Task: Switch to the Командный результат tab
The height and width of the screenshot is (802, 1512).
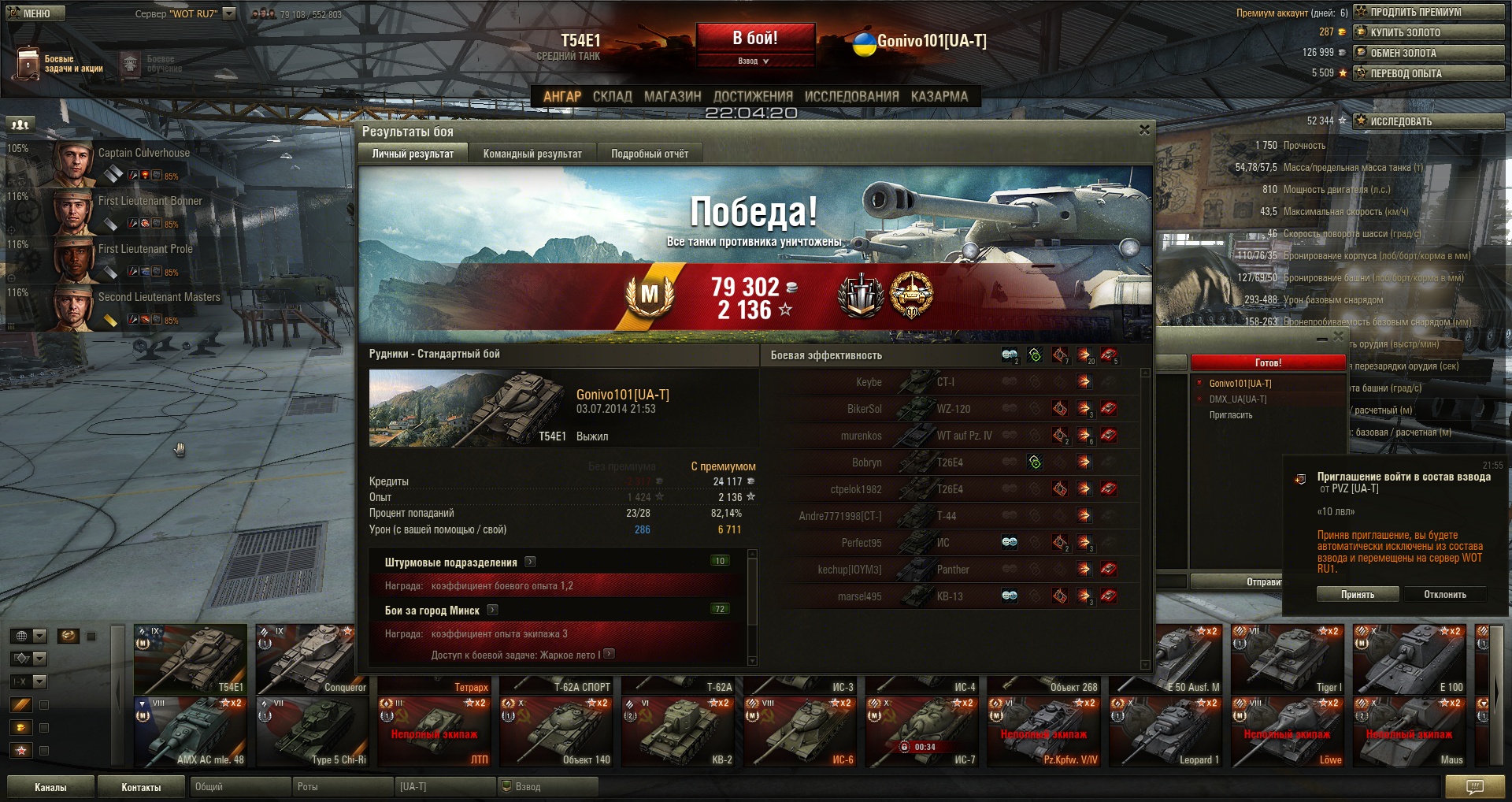Action: 532,154
